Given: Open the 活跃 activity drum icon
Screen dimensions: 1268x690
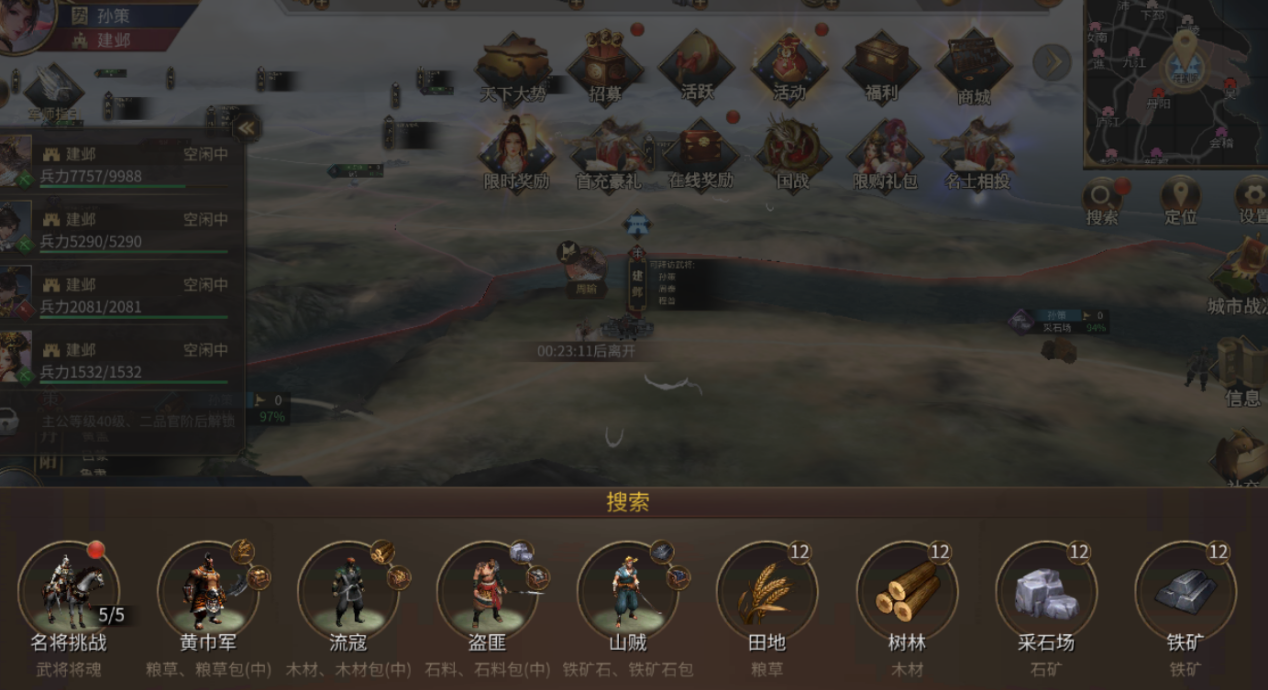Looking at the screenshot, I should 697,67.
